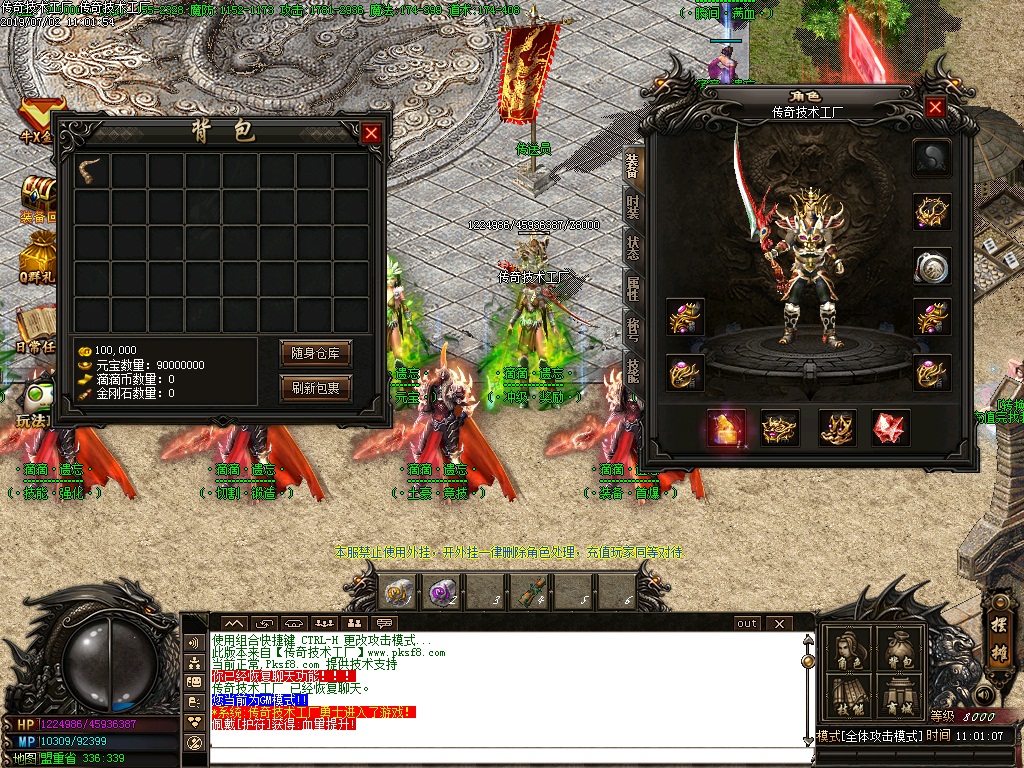Open the 角色 character menu button

[848, 650]
